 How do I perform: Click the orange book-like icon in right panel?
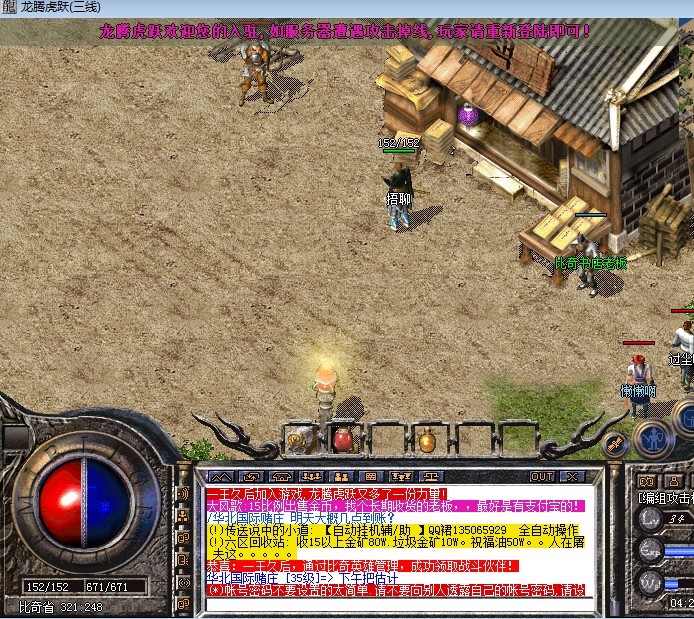[648, 482]
